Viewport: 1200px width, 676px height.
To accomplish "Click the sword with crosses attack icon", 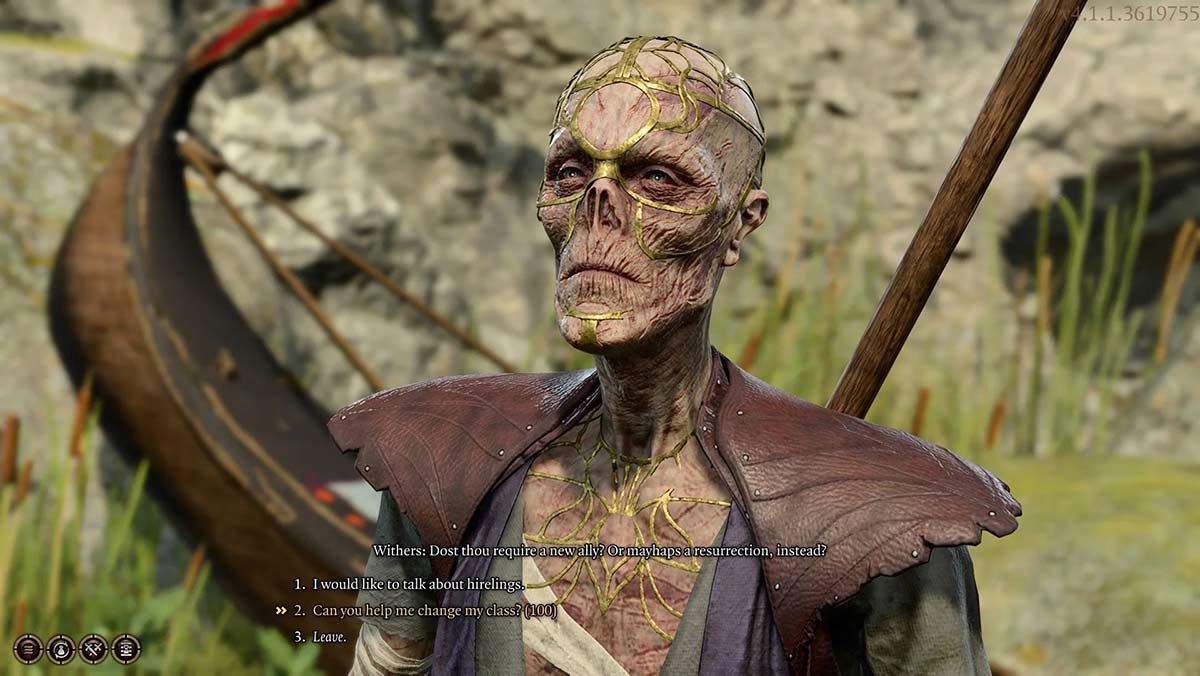I will [x=94, y=649].
